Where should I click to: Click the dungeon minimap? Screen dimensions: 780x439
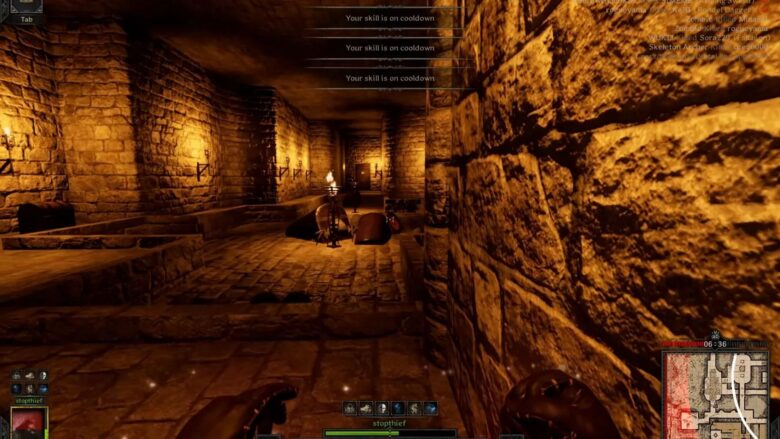(716, 393)
